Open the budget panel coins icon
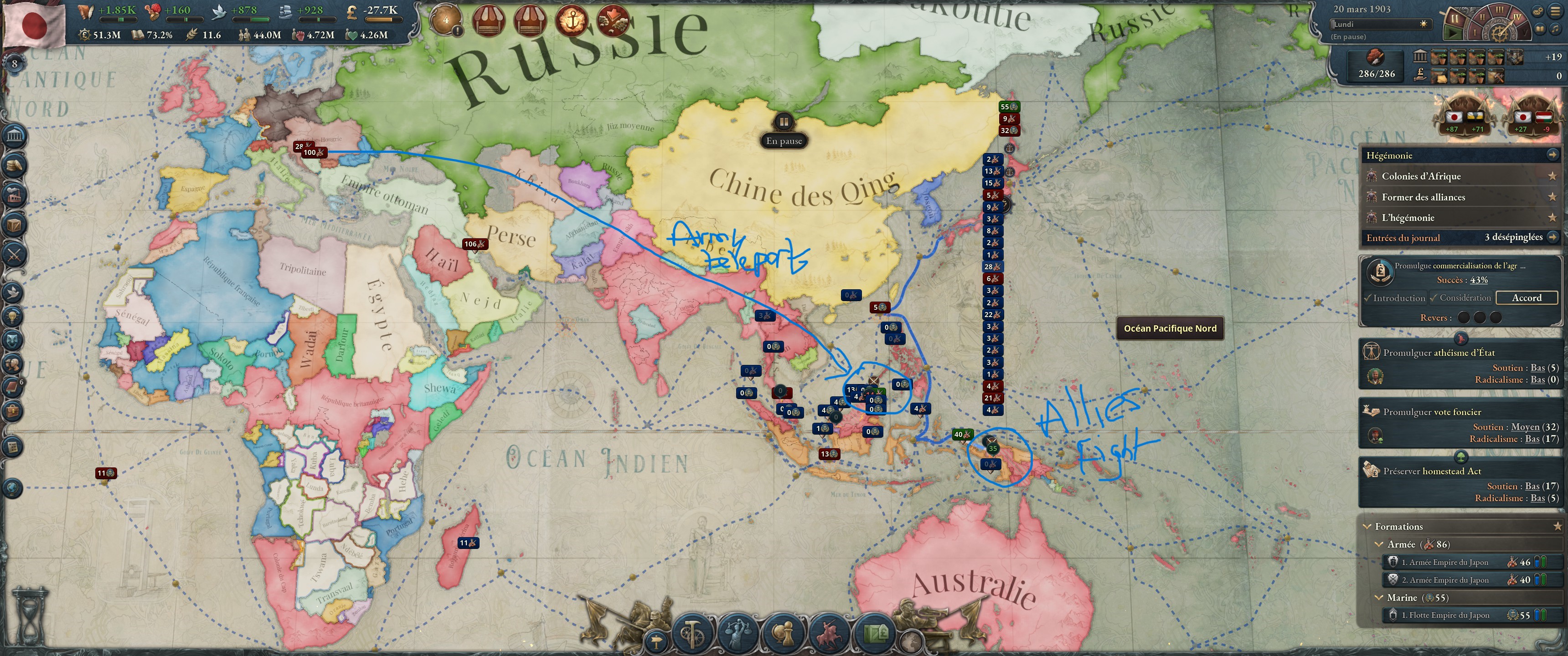 pos(13,164)
